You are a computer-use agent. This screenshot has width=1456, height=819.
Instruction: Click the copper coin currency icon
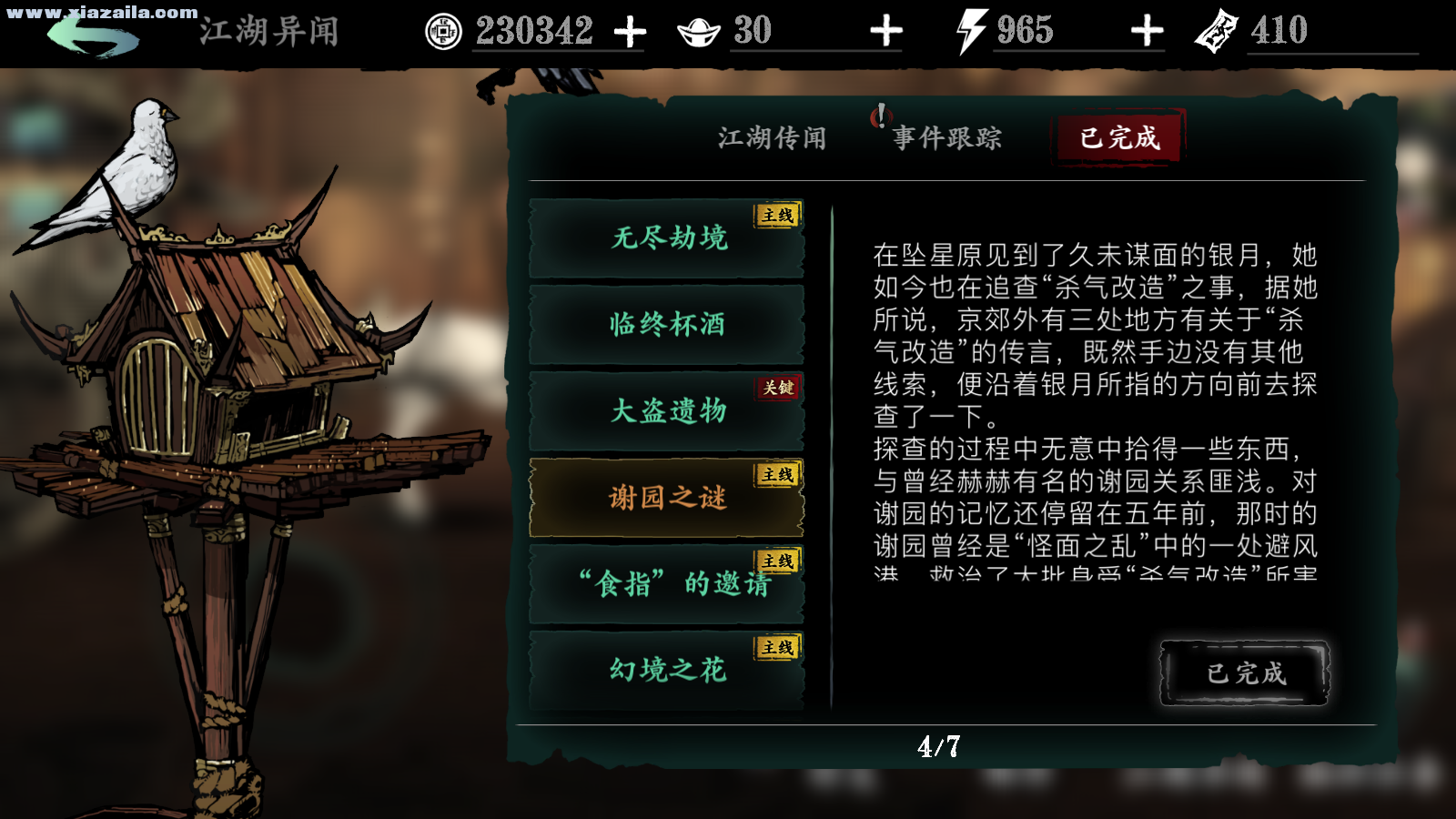(x=443, y=32)
